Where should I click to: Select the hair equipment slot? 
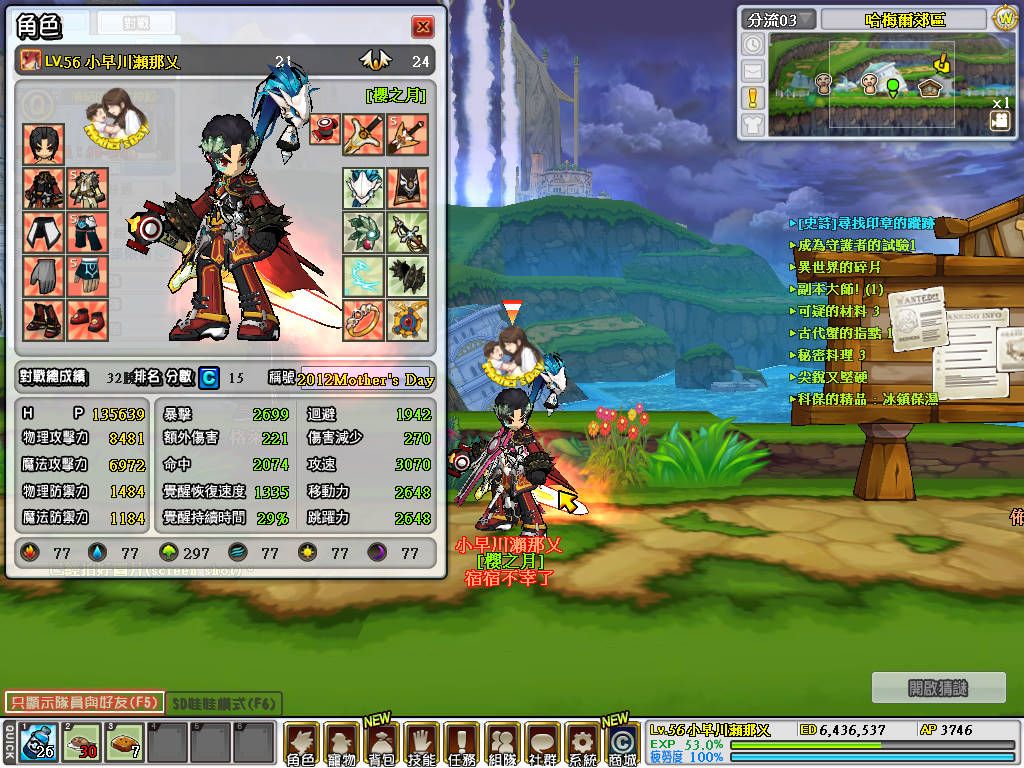44,144
